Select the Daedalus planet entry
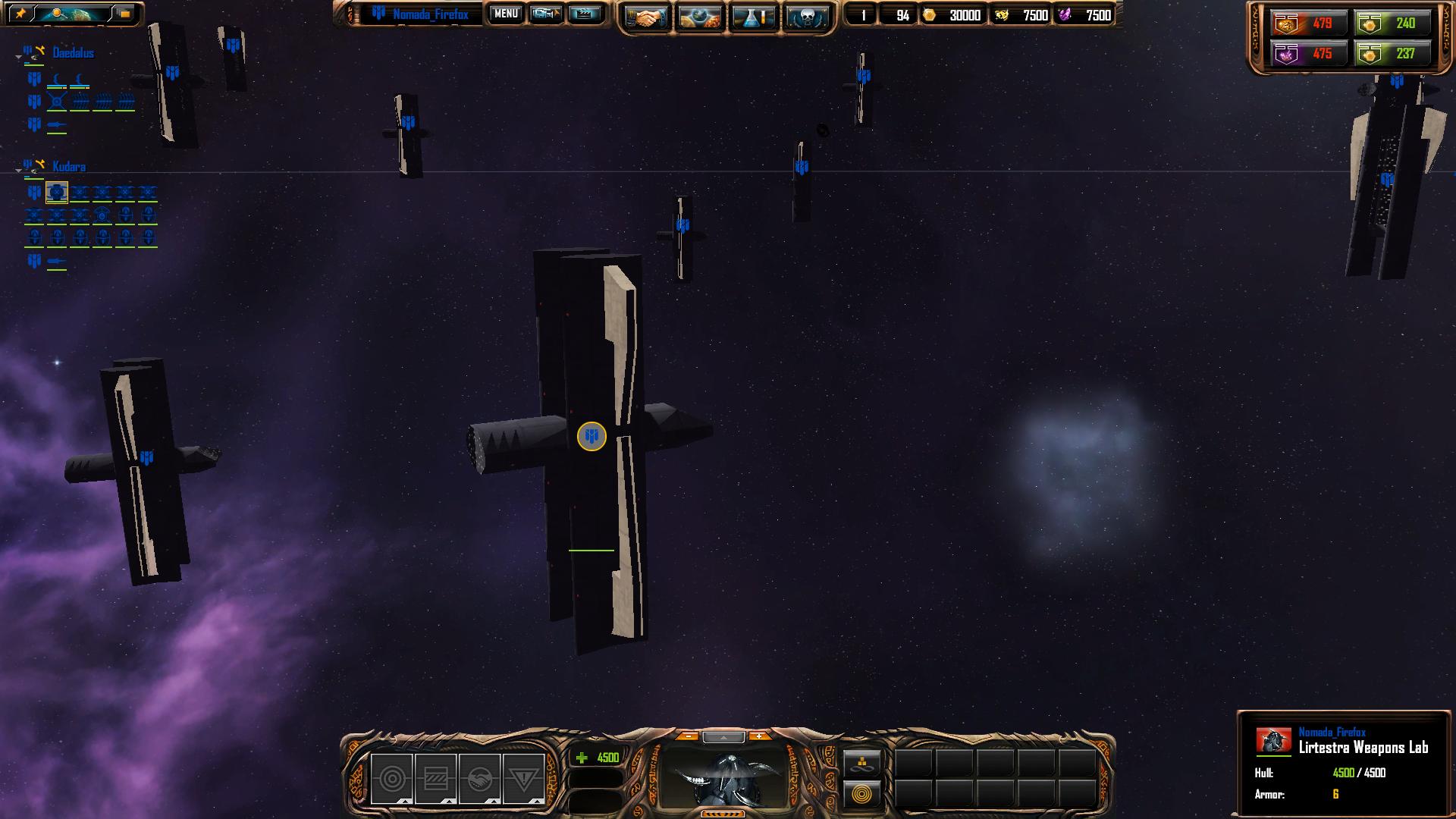 [73, 53]
